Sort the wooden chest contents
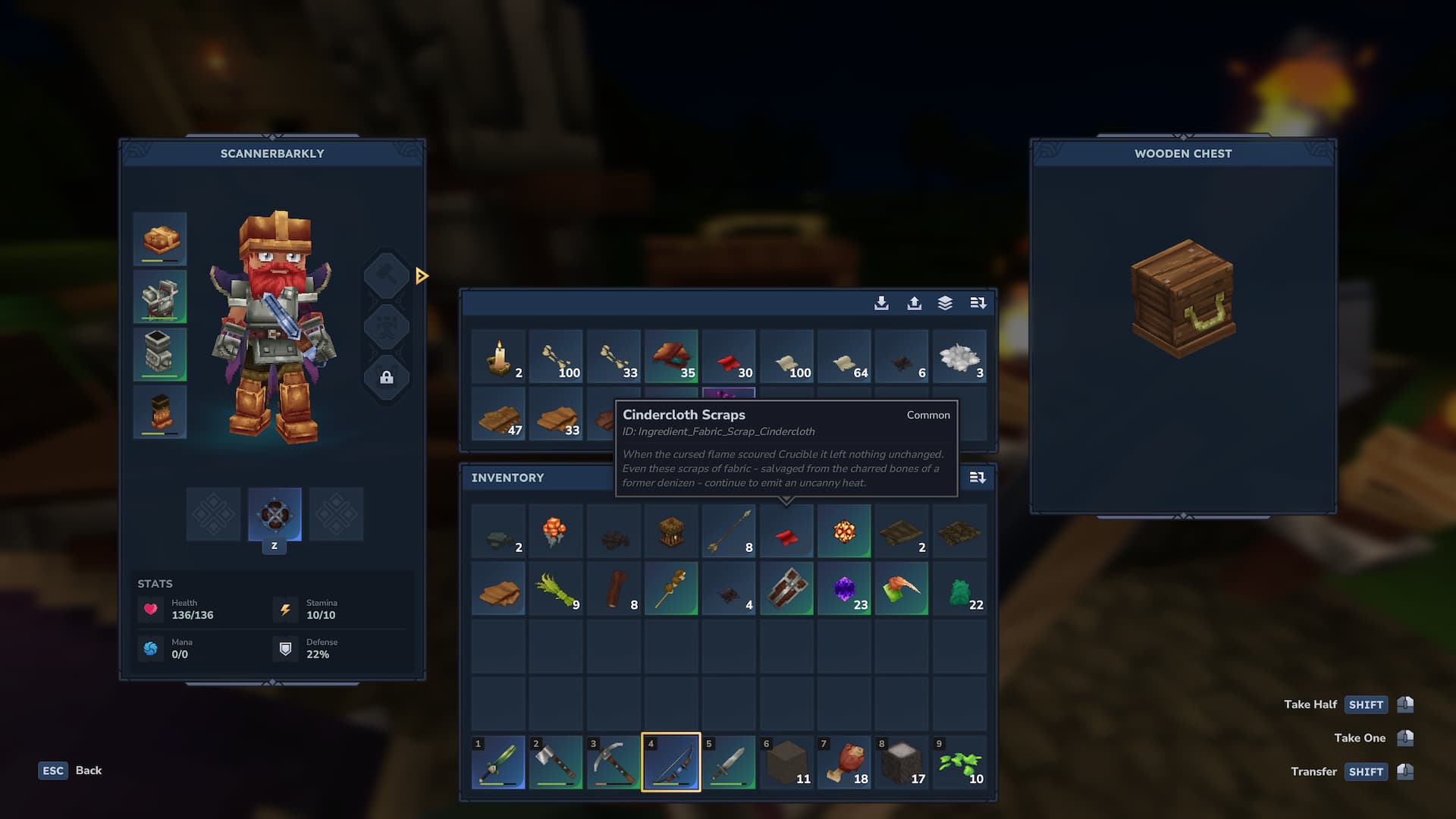Screen dimensions: 1456x819 point(978,303)
